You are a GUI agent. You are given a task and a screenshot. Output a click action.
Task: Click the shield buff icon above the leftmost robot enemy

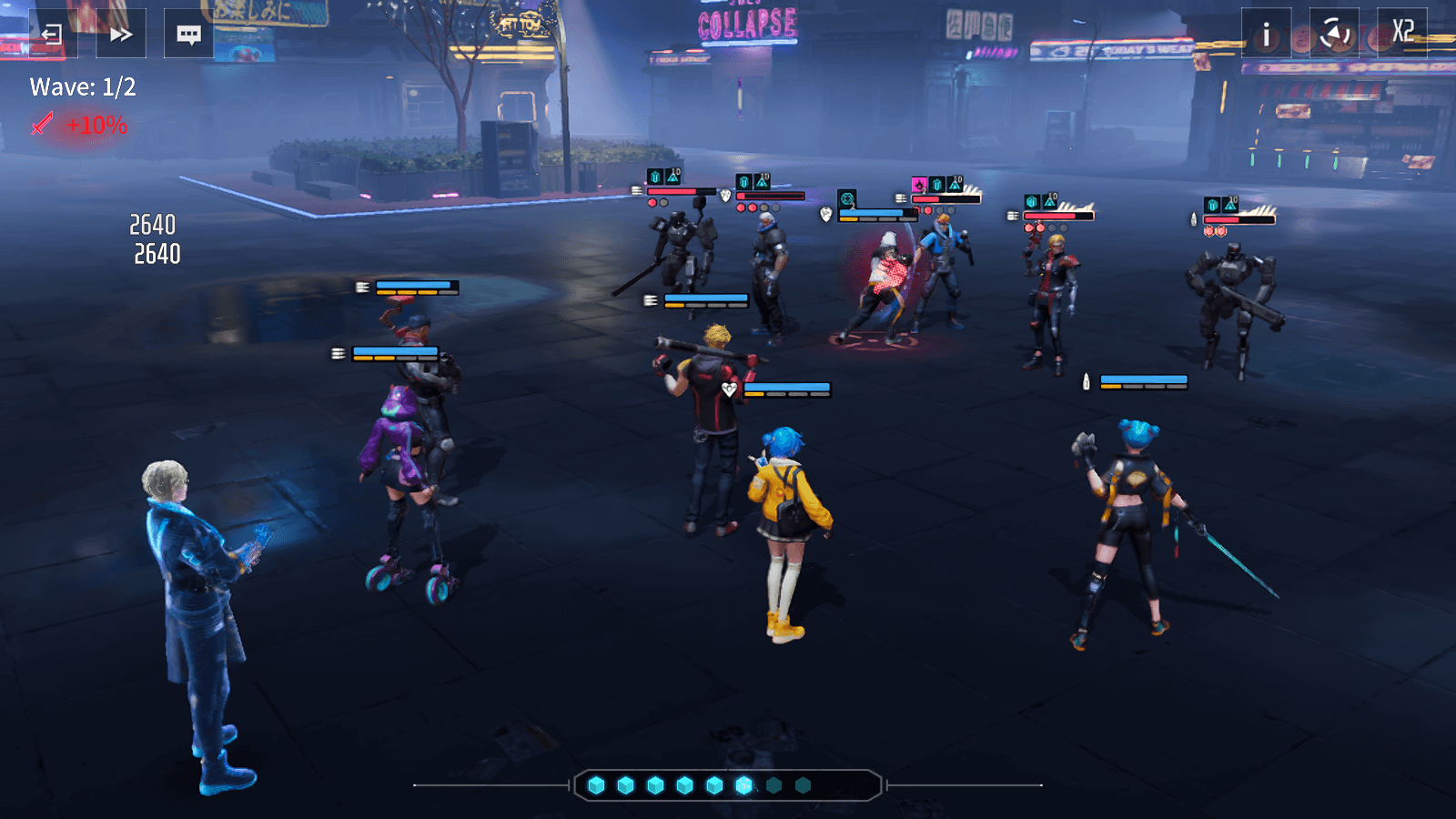tap(654, 175)
